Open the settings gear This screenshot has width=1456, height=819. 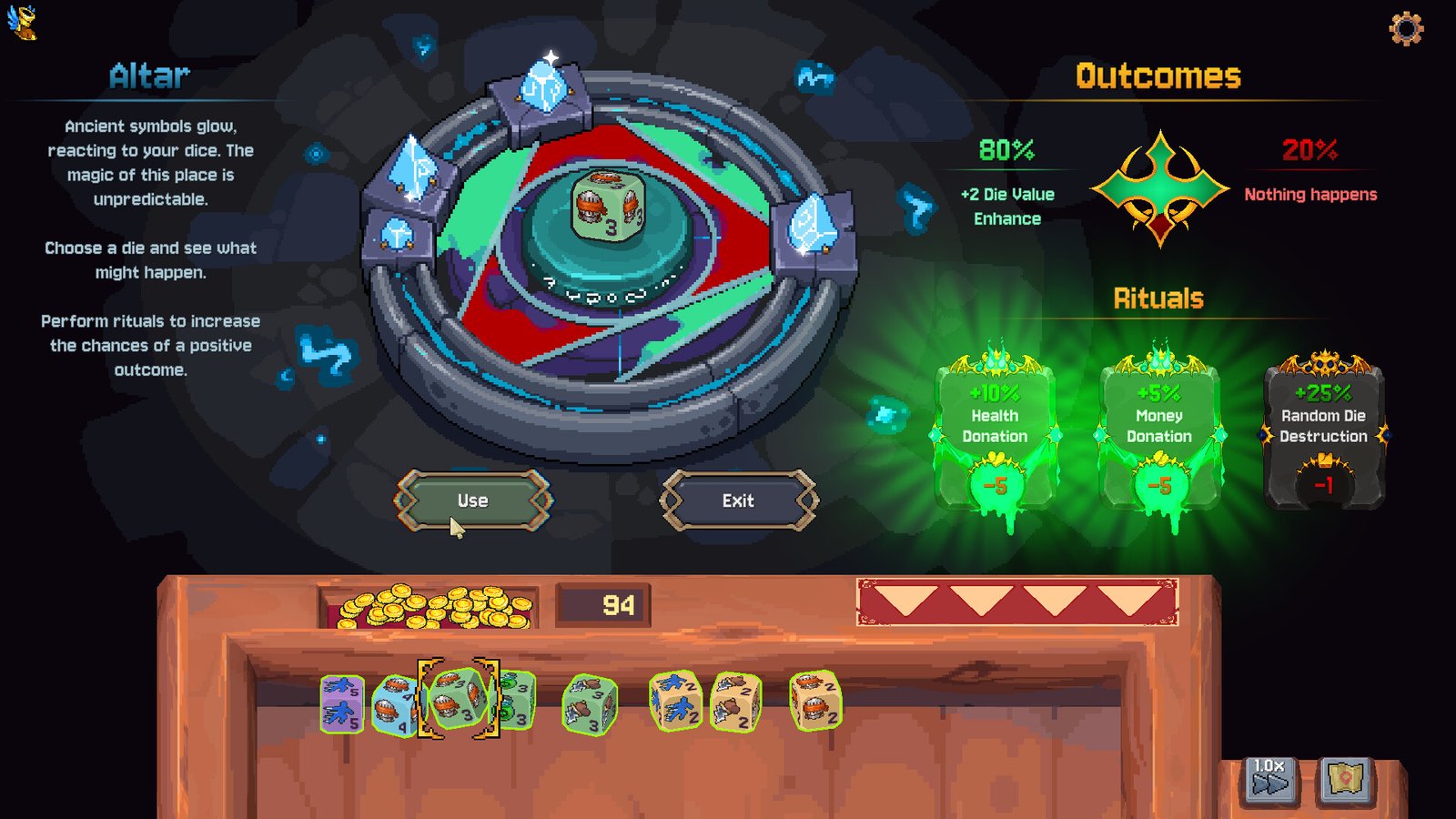click(1406, 29)
